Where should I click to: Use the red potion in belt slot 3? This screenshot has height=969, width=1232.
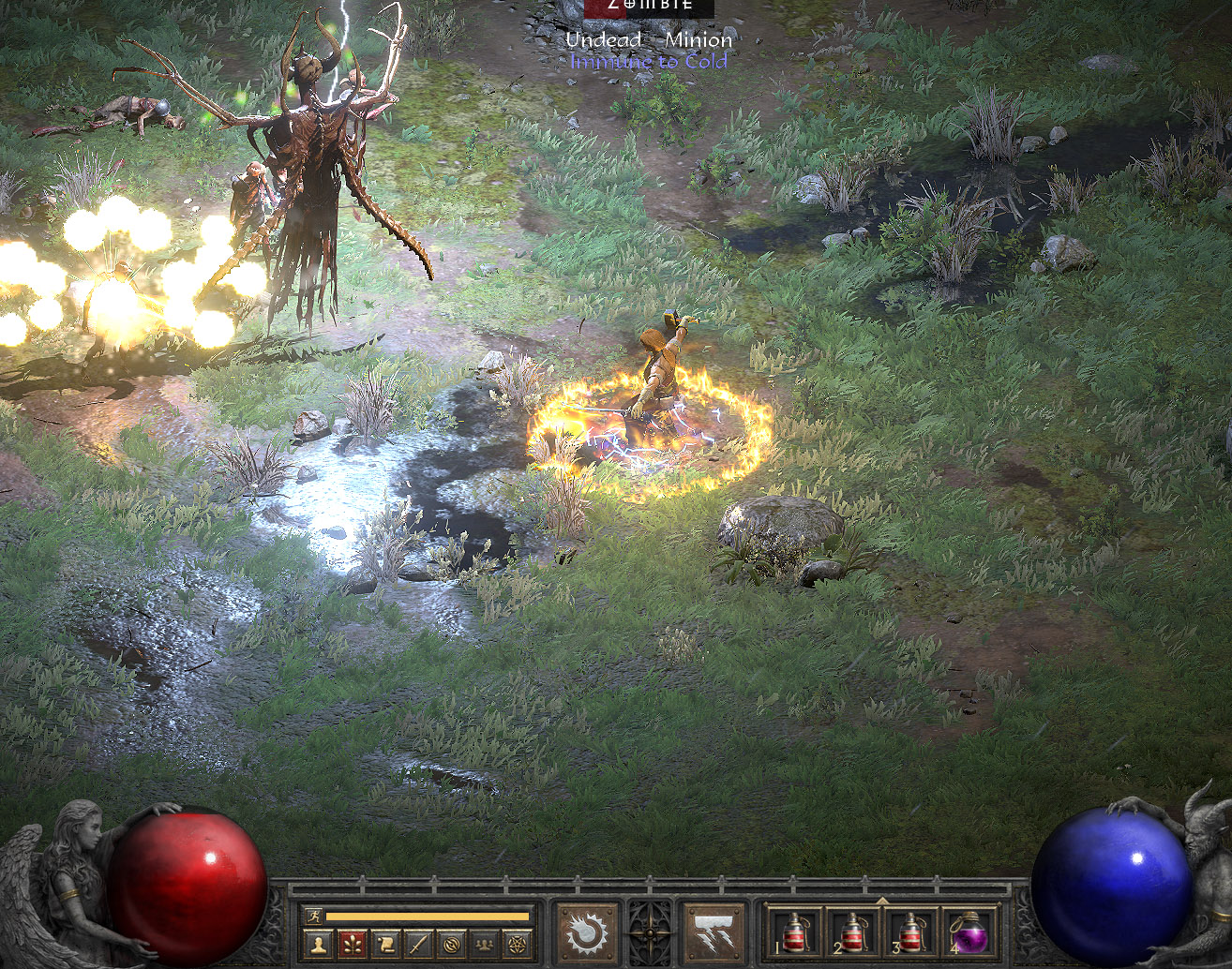909,933
